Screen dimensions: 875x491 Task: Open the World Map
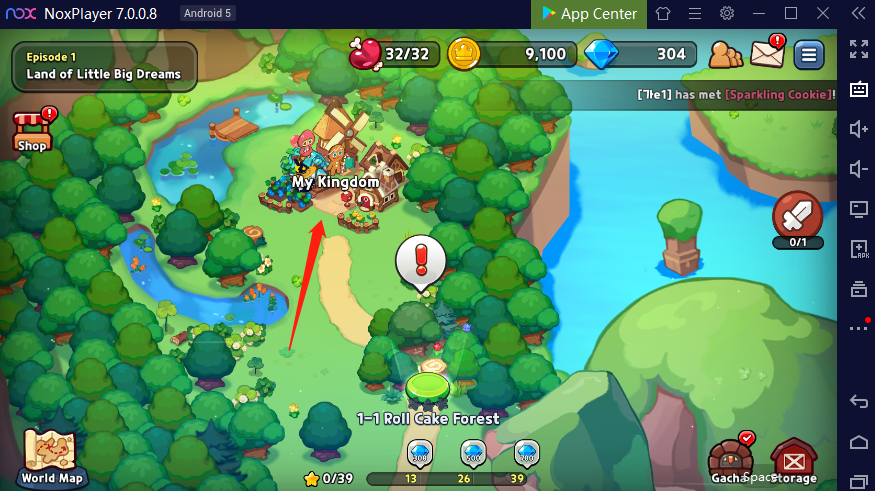coord(51,456)
